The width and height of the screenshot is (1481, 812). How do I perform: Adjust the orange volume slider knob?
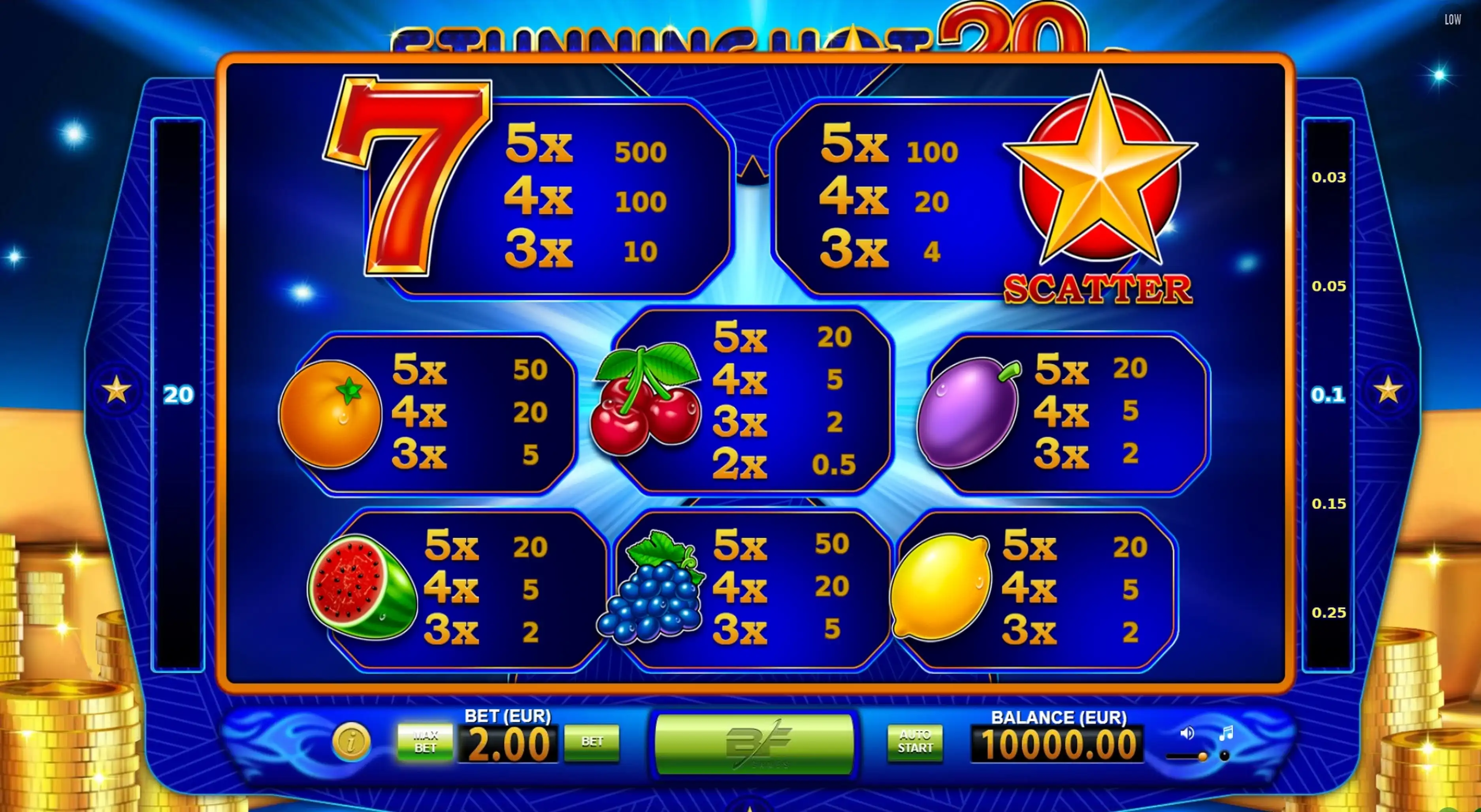pyautogui.click(x=1202, y=757)
